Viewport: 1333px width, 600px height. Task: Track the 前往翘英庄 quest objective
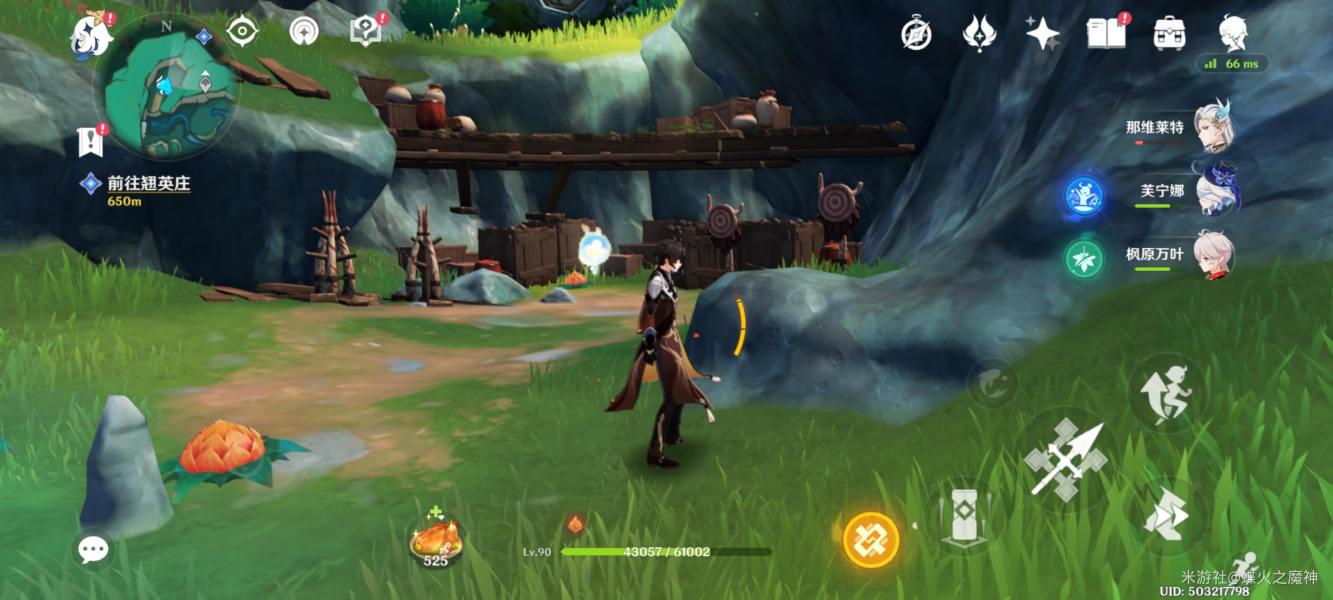[148, 184]
